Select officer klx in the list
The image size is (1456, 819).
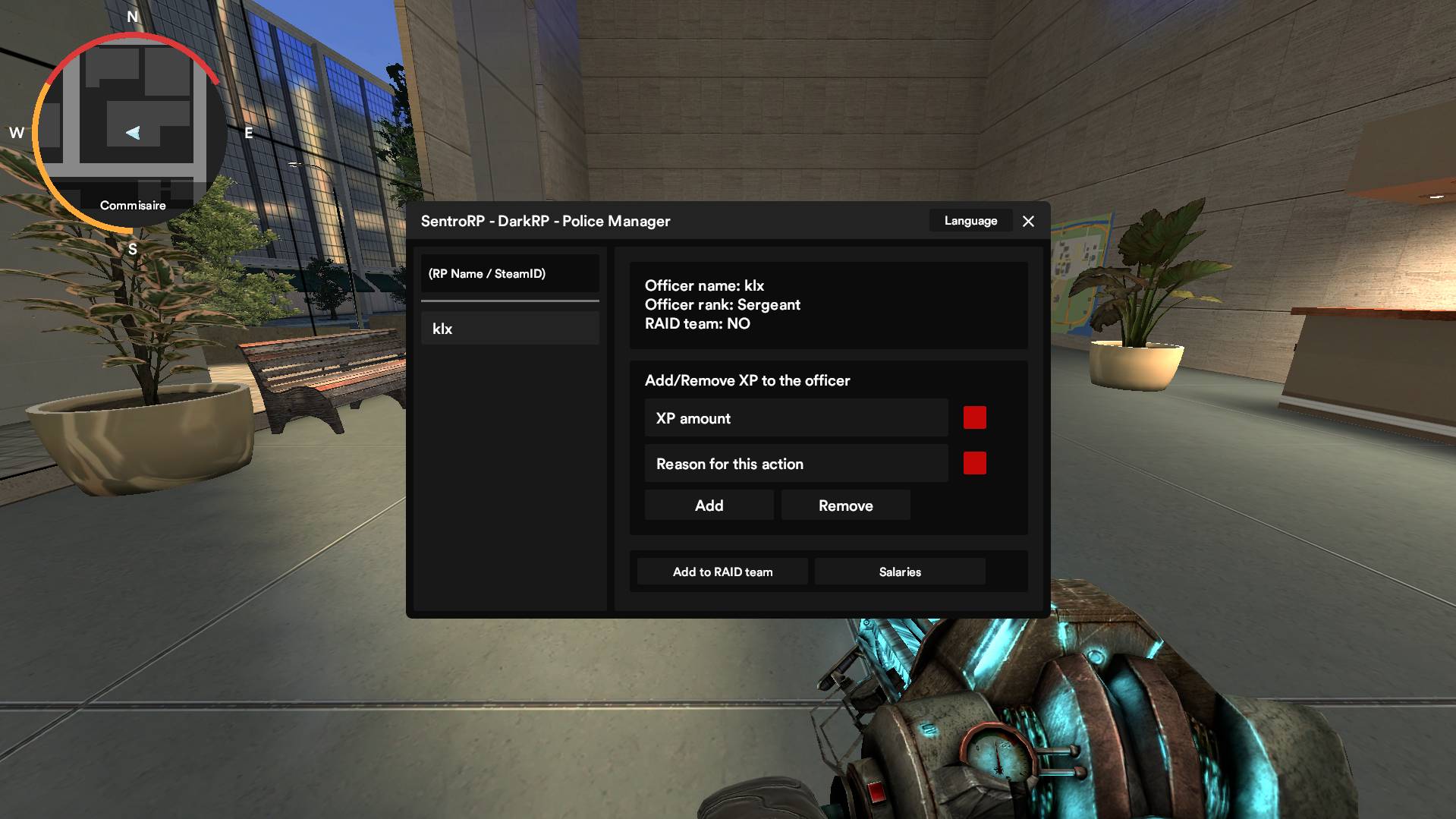pos(510,329)
